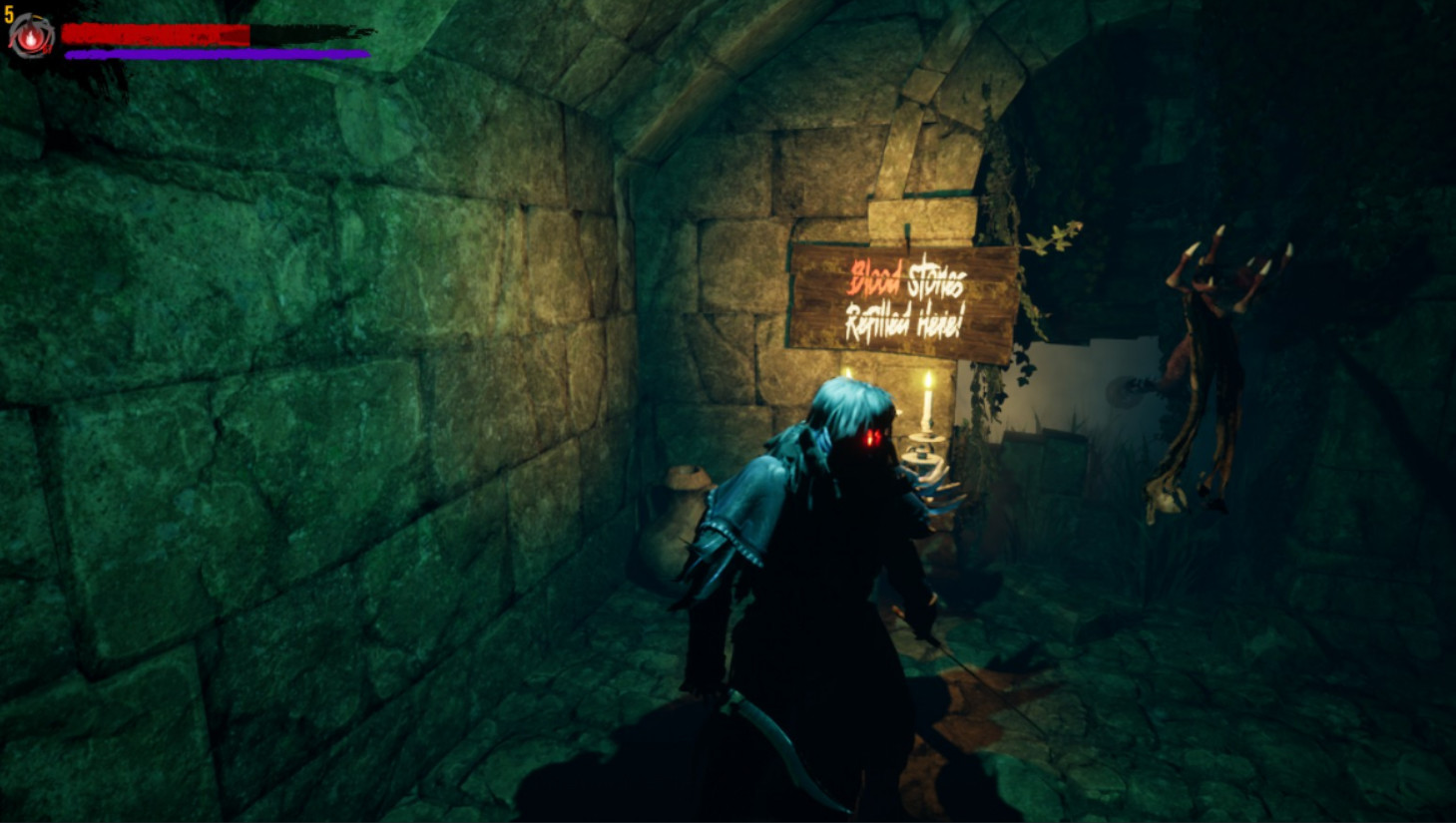The height and width of the screenshot is (823, 1456).
Task: Toggle the purple stamina bar display
Action: (x=215, y=52)
